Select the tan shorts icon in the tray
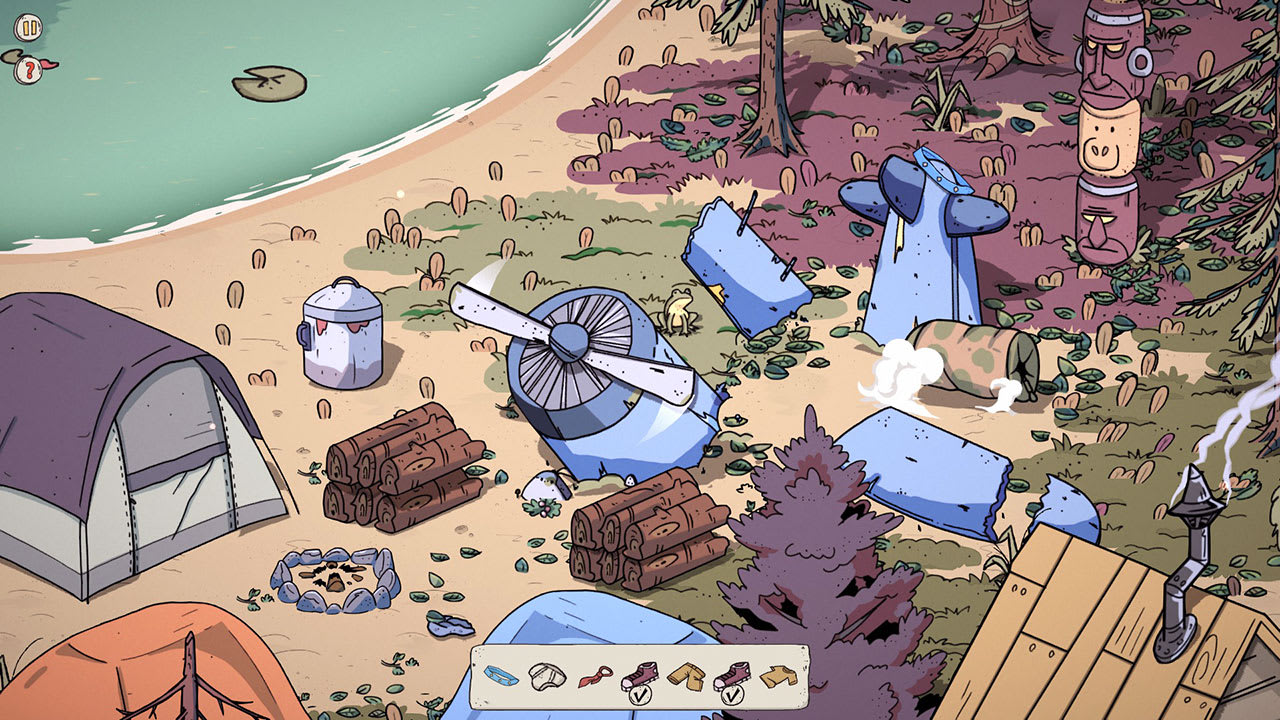 685,674
